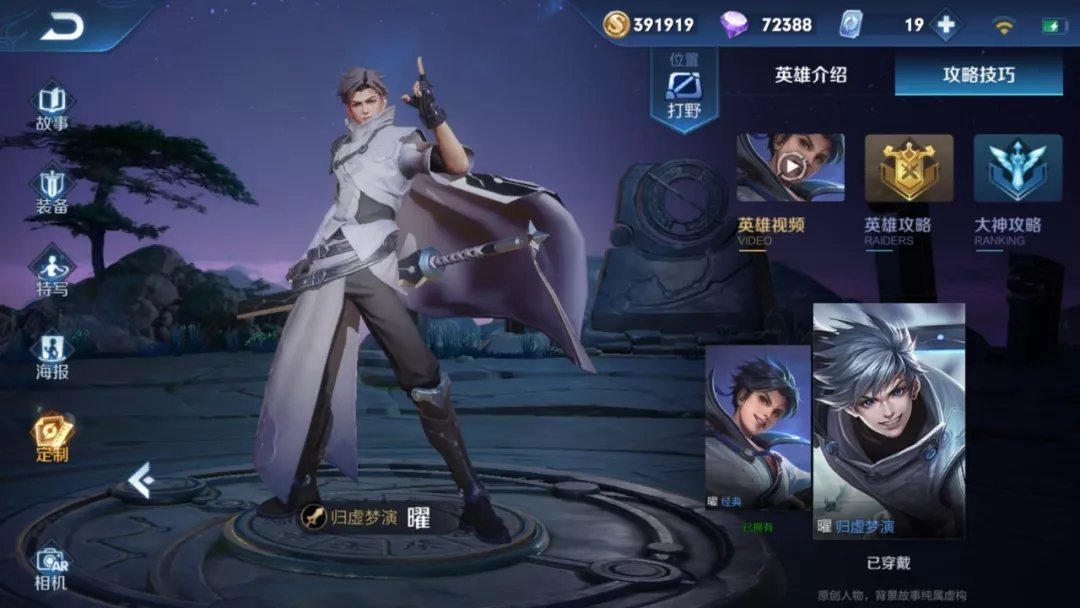1080x608 pixels.
Task: Open the 英雄攻略 raiders guide
Action: (x=908, y=168)
